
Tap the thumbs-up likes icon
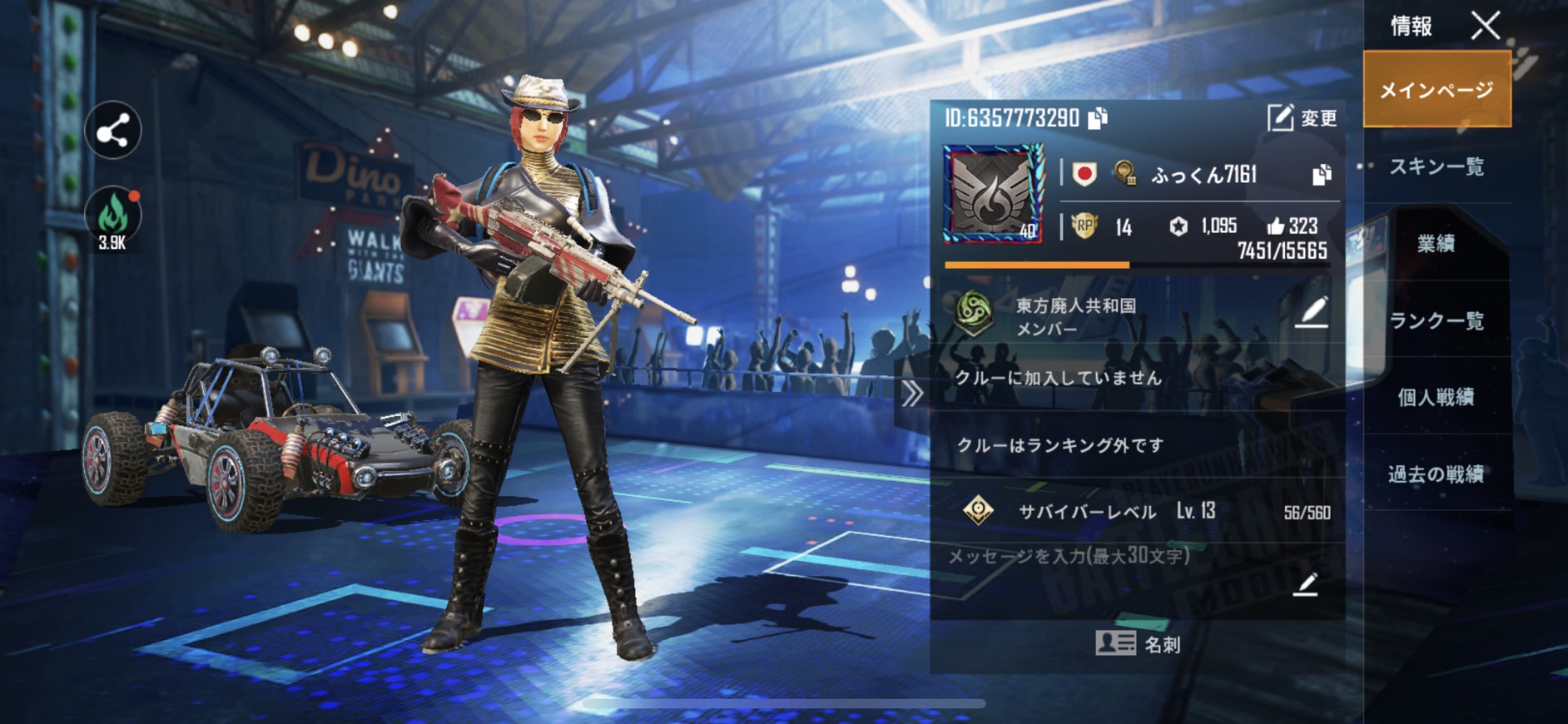(1275, 226)
